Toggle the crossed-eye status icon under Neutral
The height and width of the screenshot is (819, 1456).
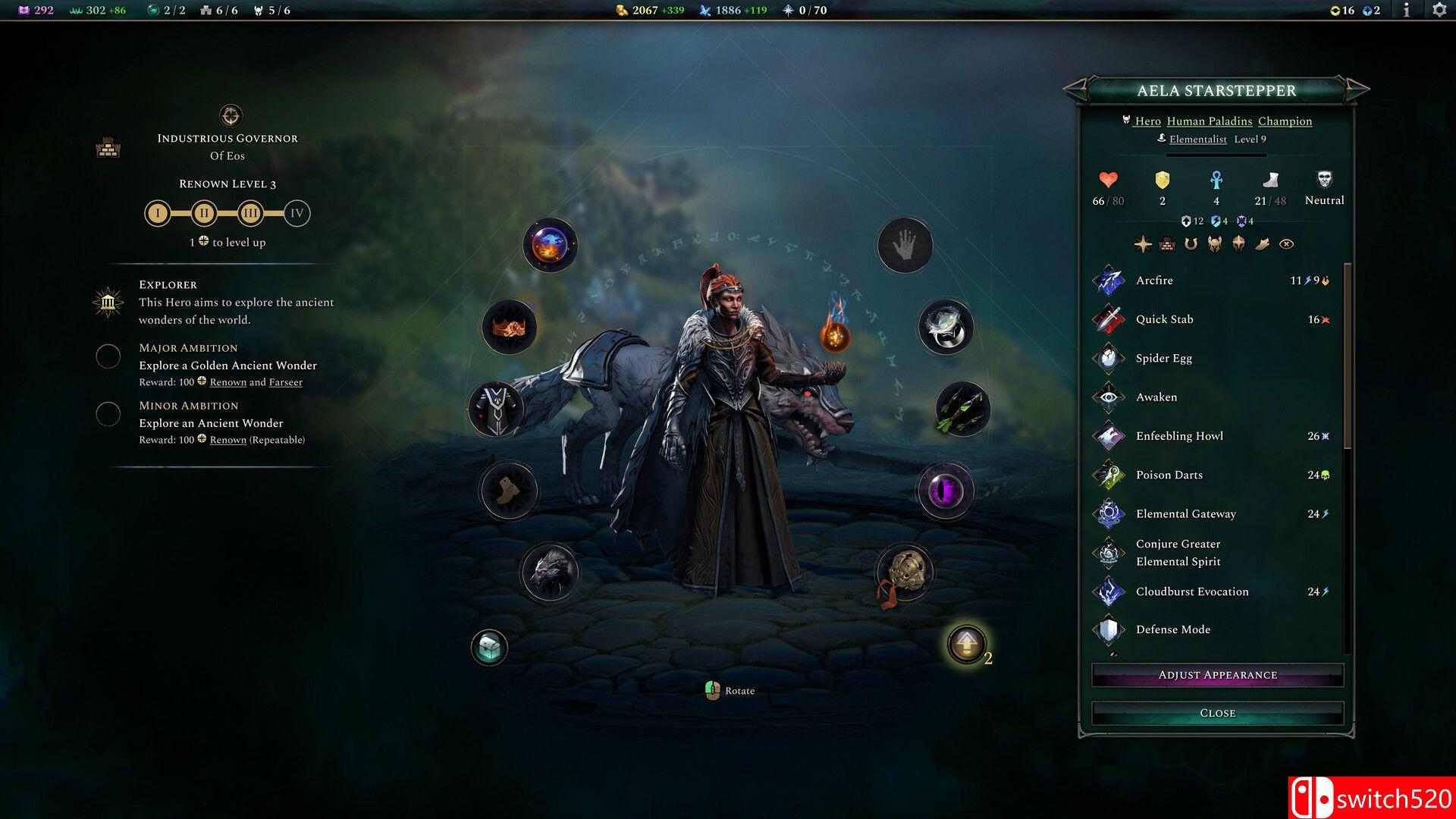click(1285, 243)
